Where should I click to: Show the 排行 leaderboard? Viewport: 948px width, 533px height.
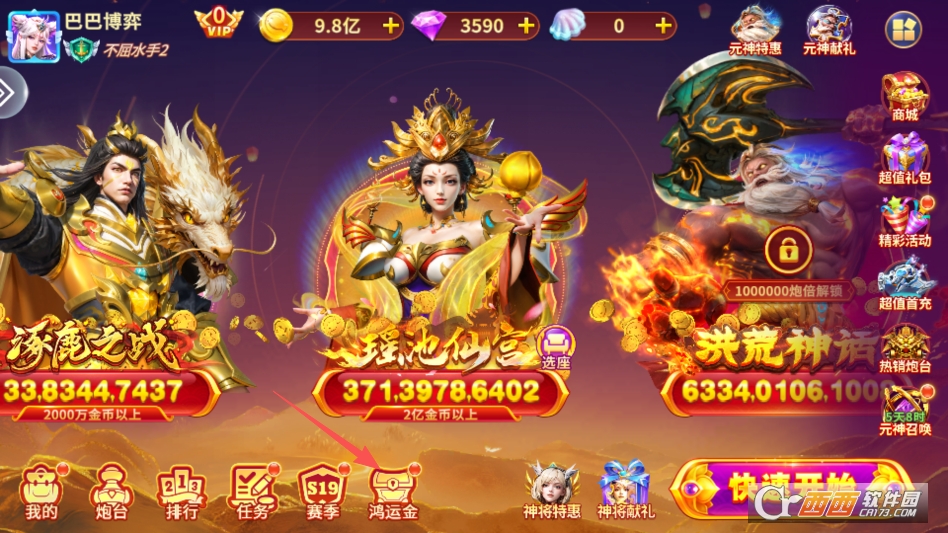coord(180,491)
